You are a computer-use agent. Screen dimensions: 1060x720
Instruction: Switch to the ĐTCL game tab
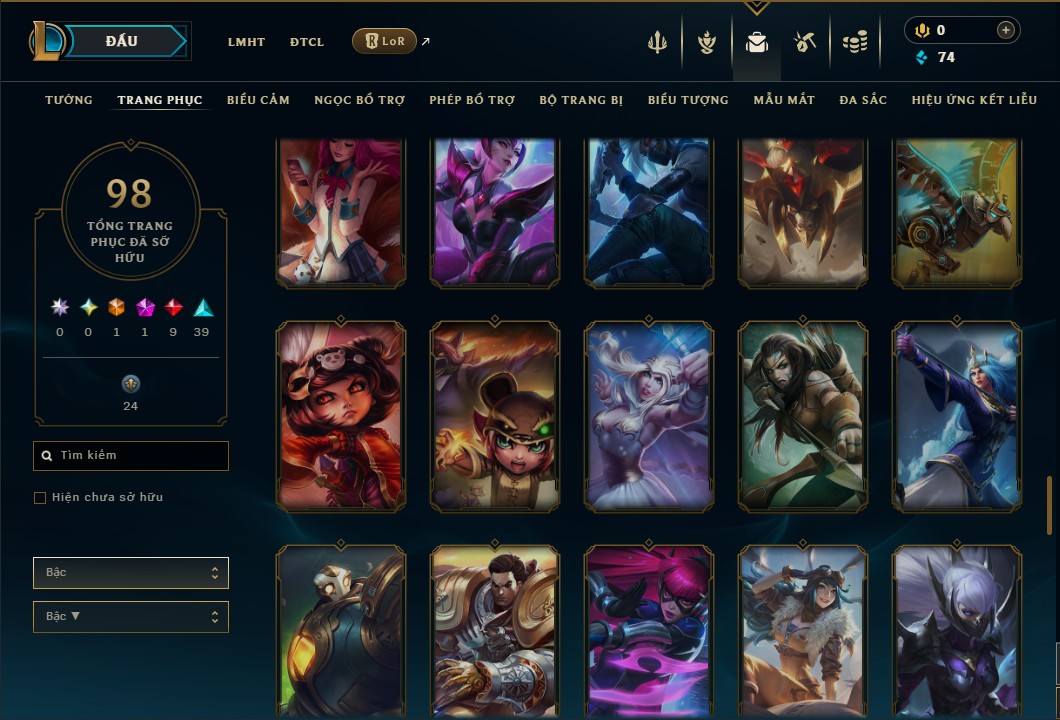pyautogui.click(x=307, y=42)
